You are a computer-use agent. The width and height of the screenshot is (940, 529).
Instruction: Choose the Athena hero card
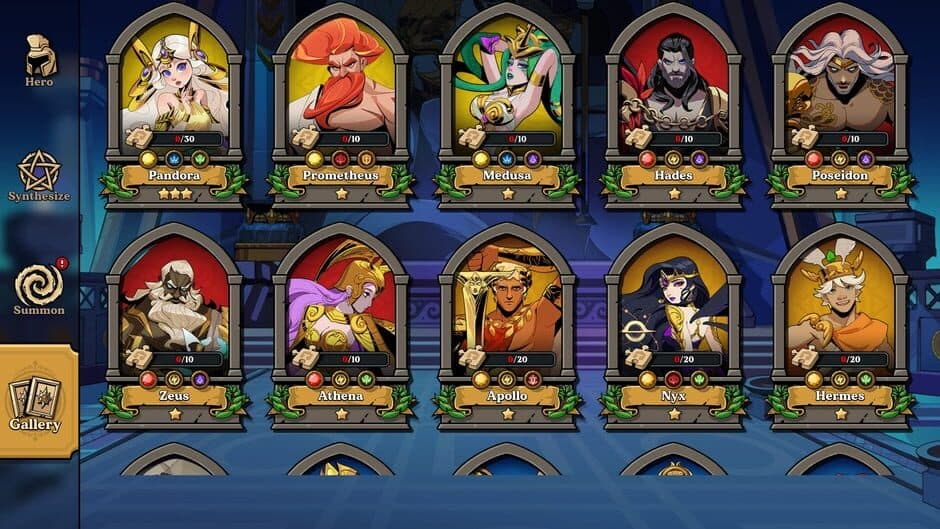point(341,320)
